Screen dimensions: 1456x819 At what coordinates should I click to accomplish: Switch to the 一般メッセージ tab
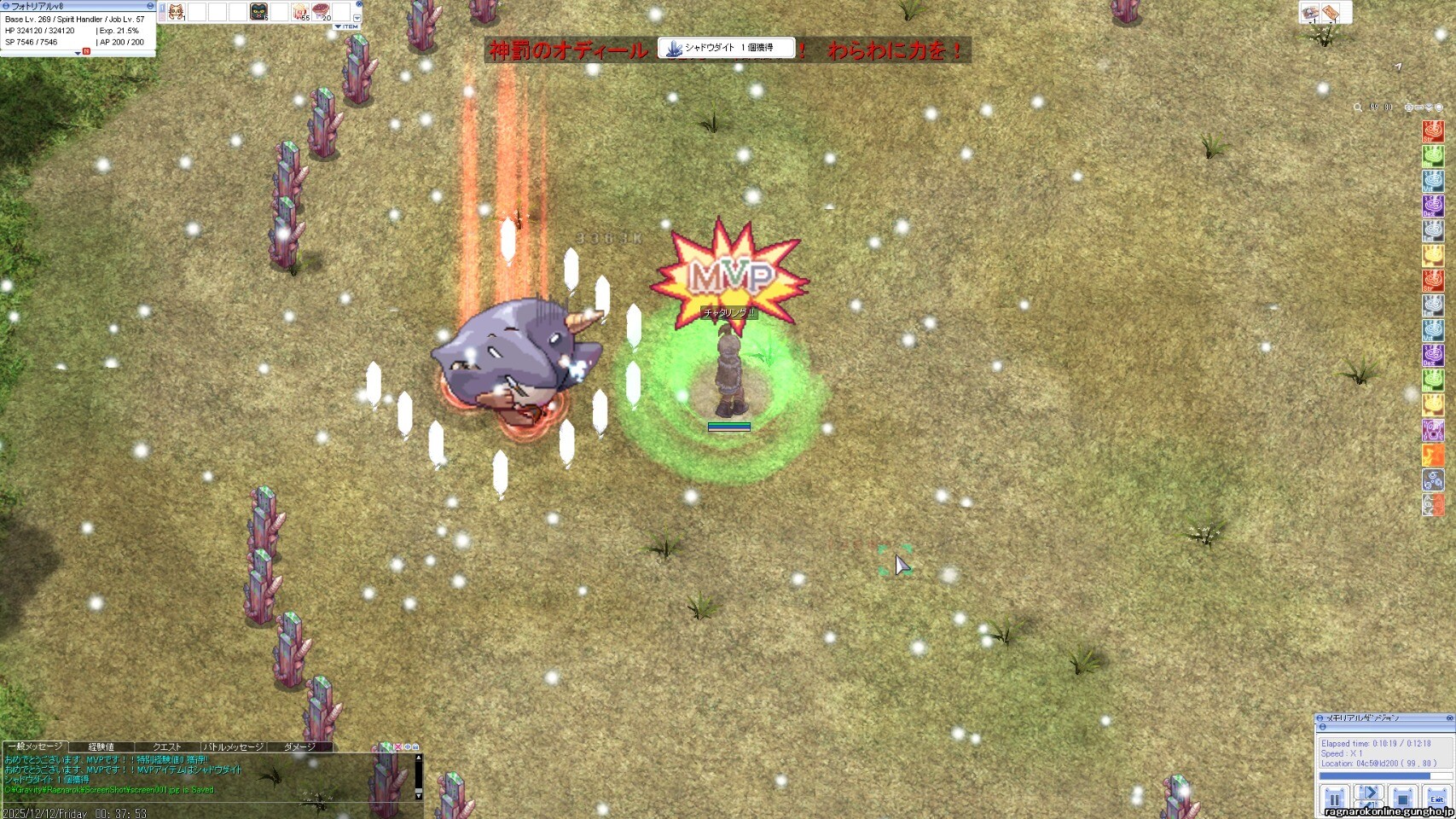click(34, 746)
